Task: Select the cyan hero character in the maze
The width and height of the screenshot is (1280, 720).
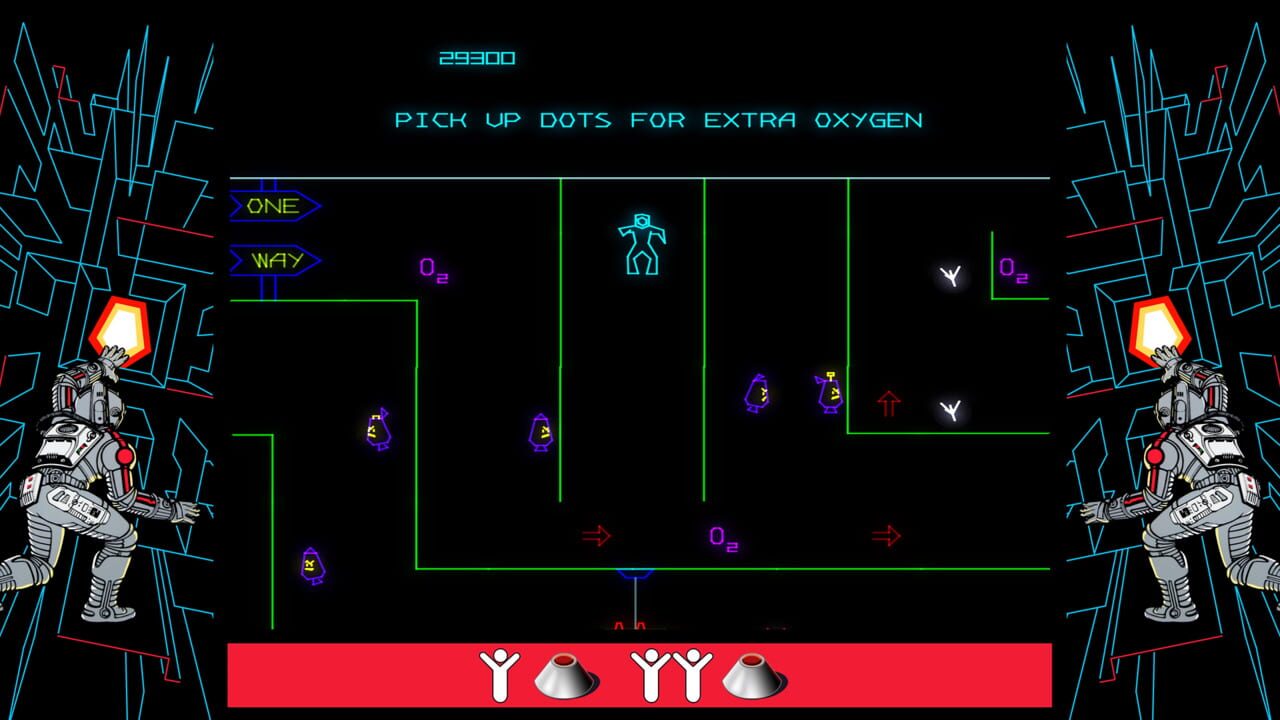Action: tap(640, 245)
